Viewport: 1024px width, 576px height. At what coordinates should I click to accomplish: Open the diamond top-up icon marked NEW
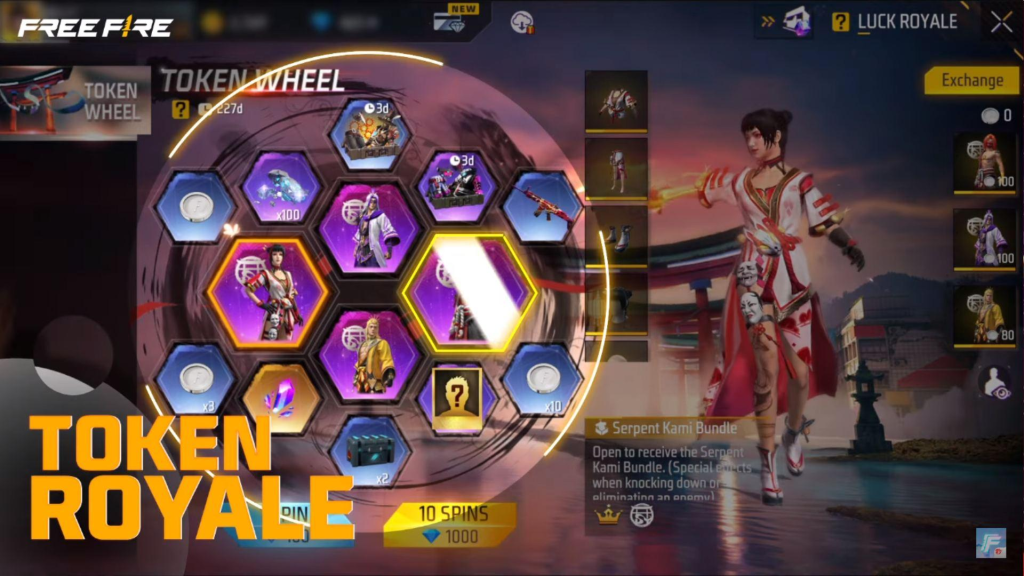pyautogui.click(x=454, y=22)
